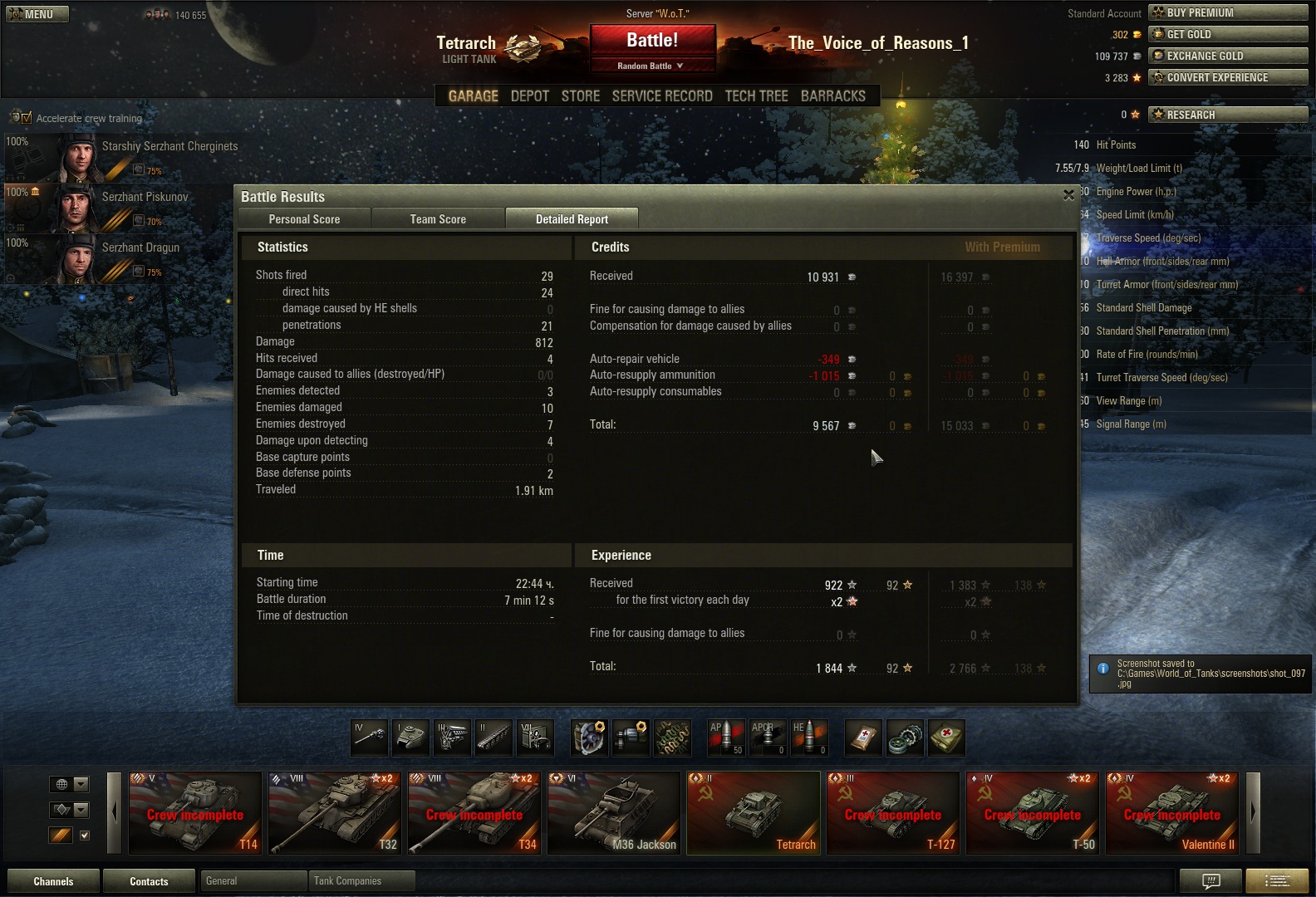This screenshot has height=897, width=1316.
Task: Show the Team Score tab
Action: coord(438,219)
